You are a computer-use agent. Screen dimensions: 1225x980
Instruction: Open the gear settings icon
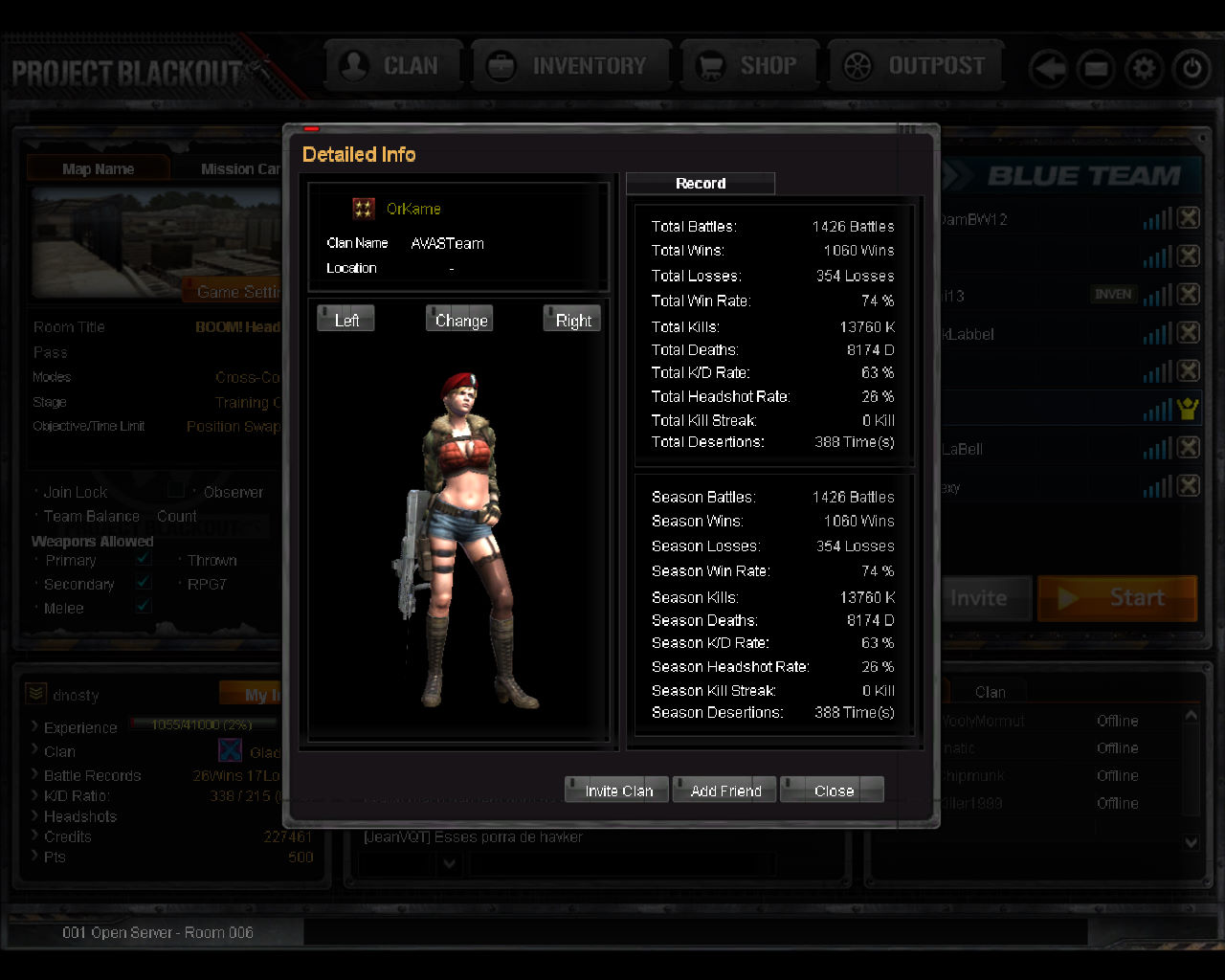pos(1144,69)
